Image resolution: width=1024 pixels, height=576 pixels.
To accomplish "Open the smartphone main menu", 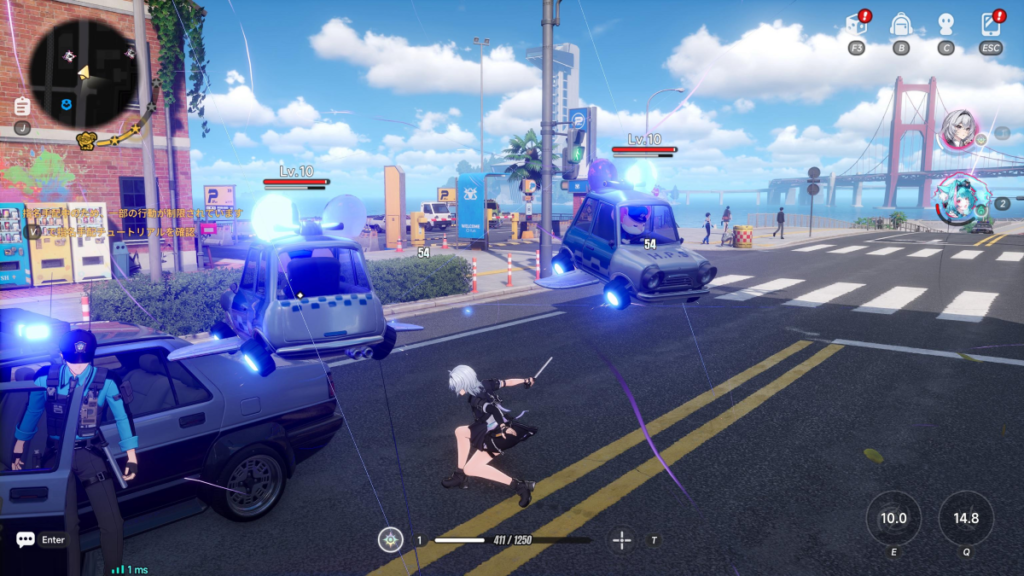I will pos(991,24).
